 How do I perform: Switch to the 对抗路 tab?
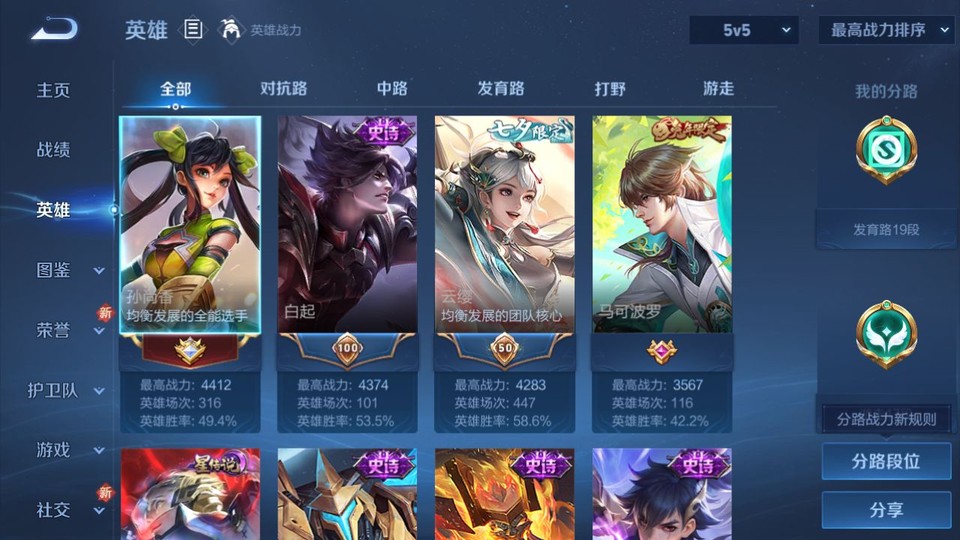(x=283, y=88)
